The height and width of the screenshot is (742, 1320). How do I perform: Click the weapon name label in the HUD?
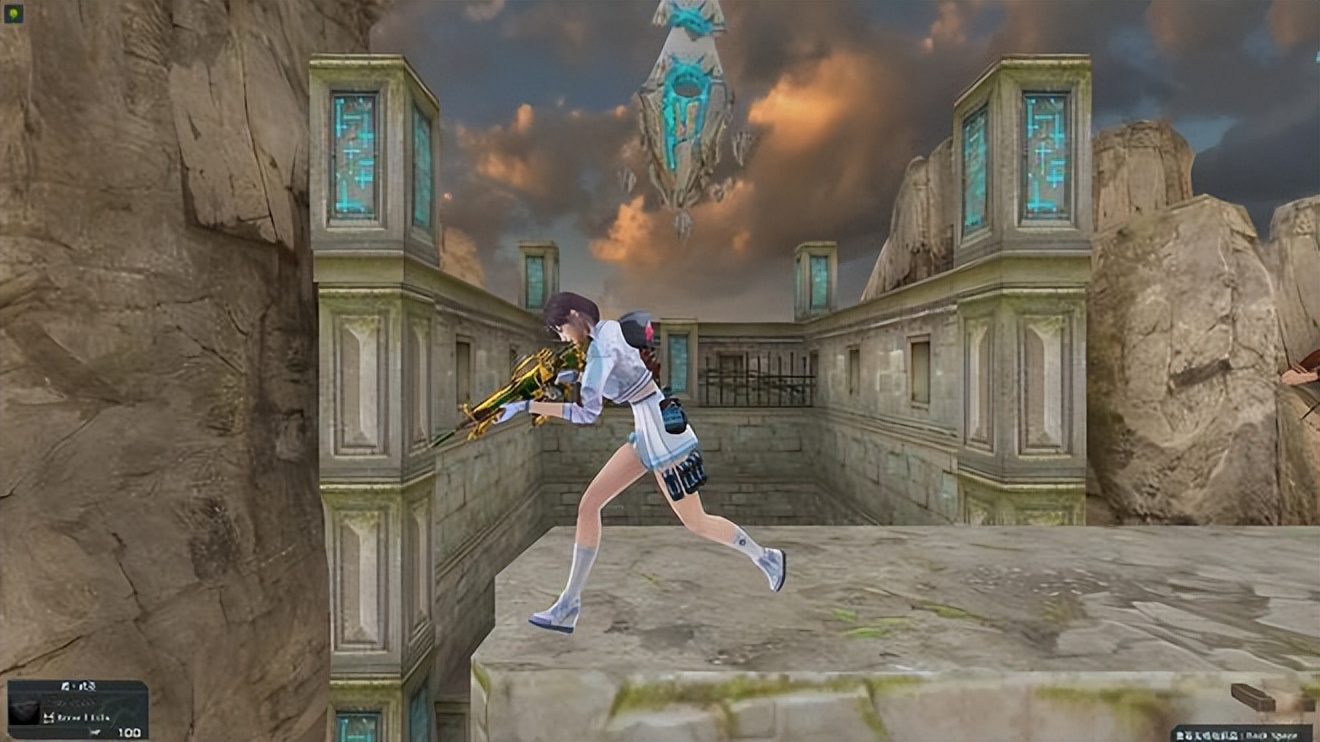[83, 717]
